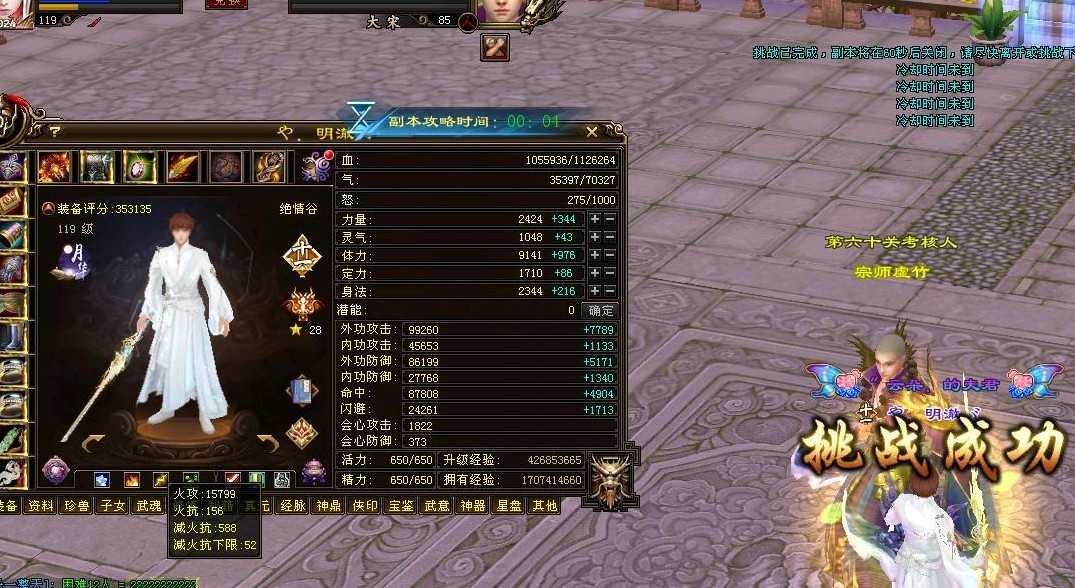This screenshot has width=1075, height=588.
Task: Click the golden dragon head emblem
Action: point(609,478)
